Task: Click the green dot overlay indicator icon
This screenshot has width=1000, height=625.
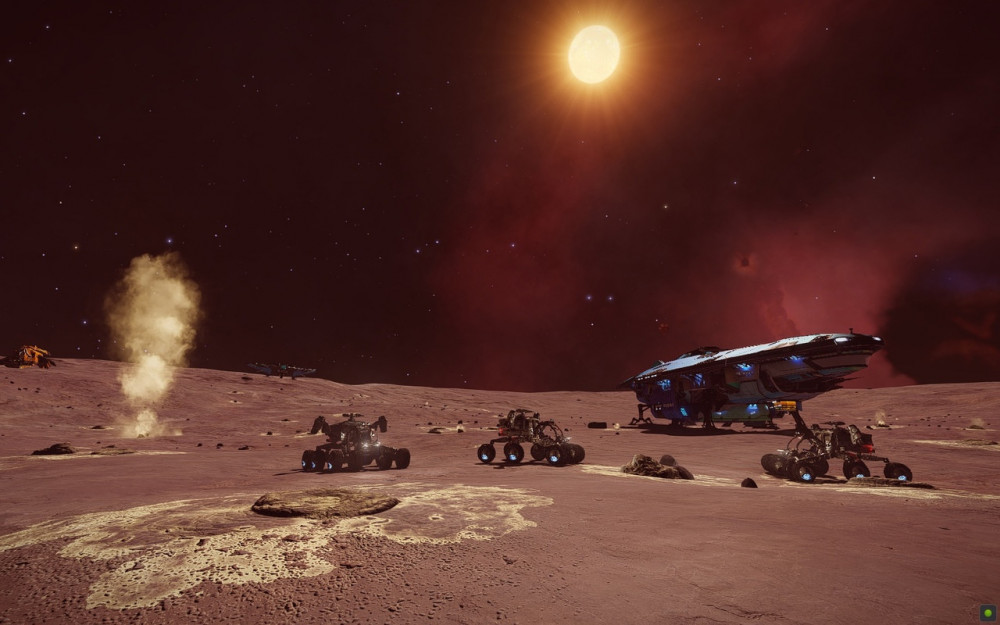Action: tap(987, 612)
